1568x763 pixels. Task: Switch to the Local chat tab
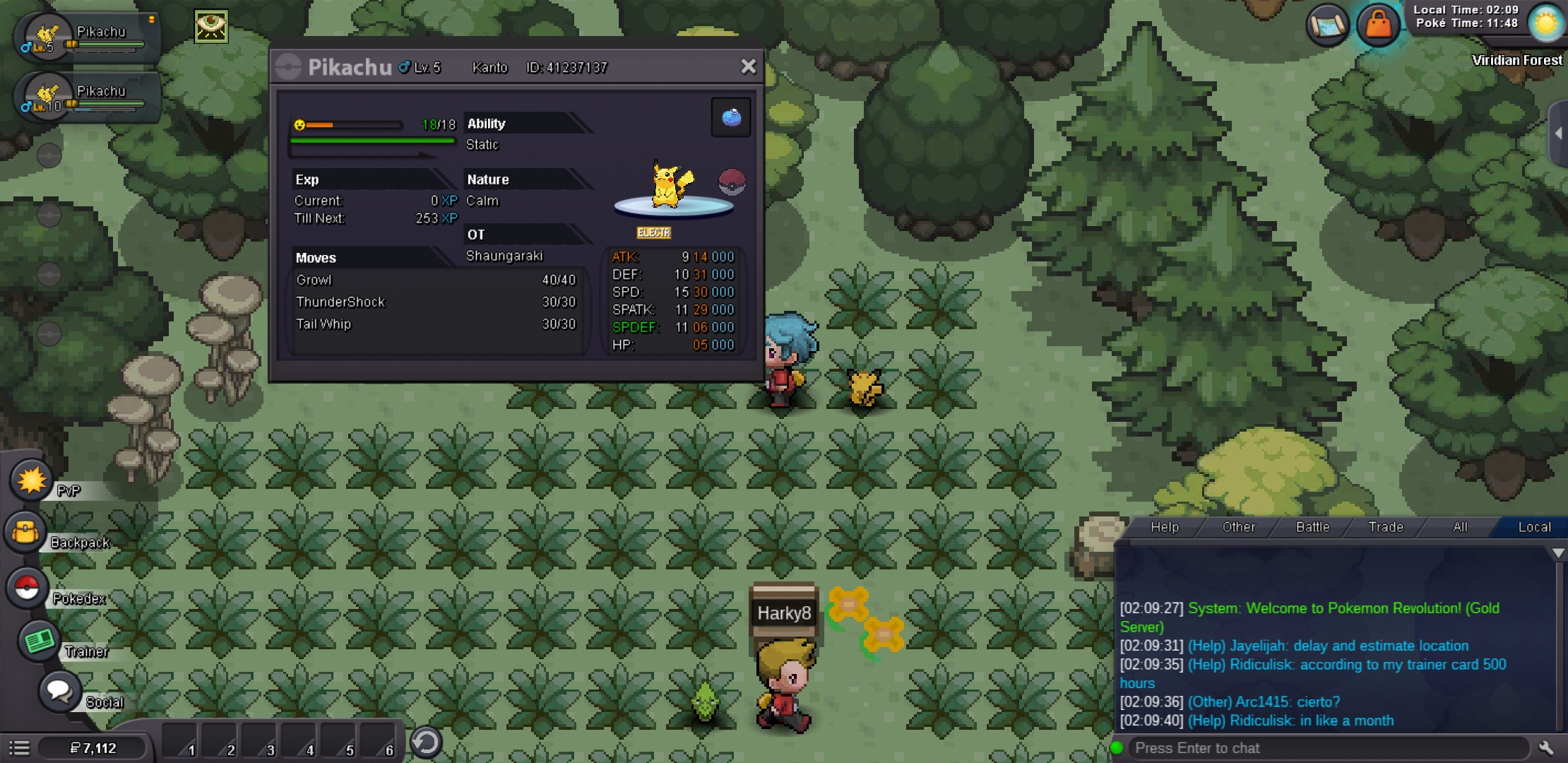pos(1534,527)
